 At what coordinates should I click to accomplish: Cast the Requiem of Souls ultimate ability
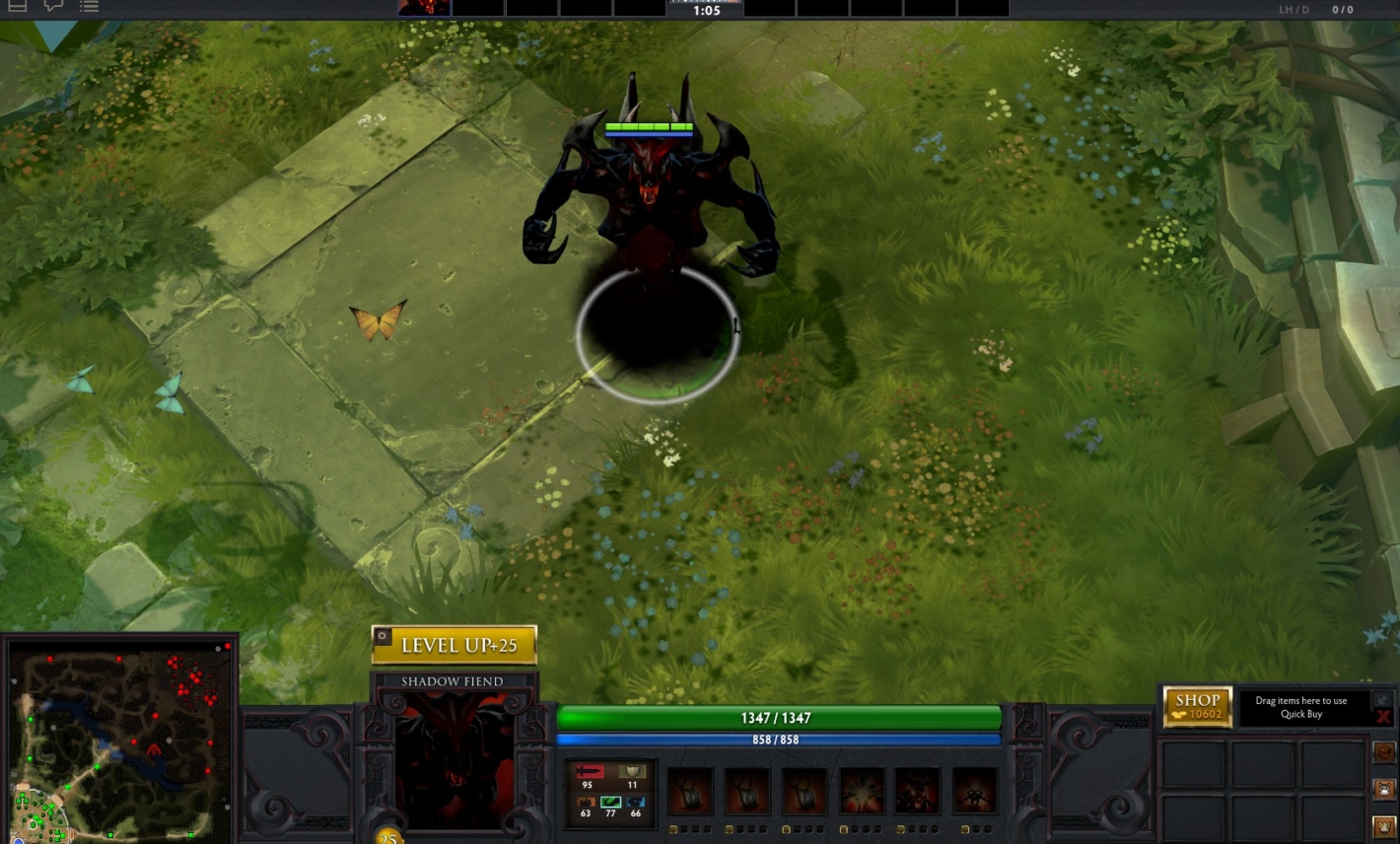tap(974, 789)
